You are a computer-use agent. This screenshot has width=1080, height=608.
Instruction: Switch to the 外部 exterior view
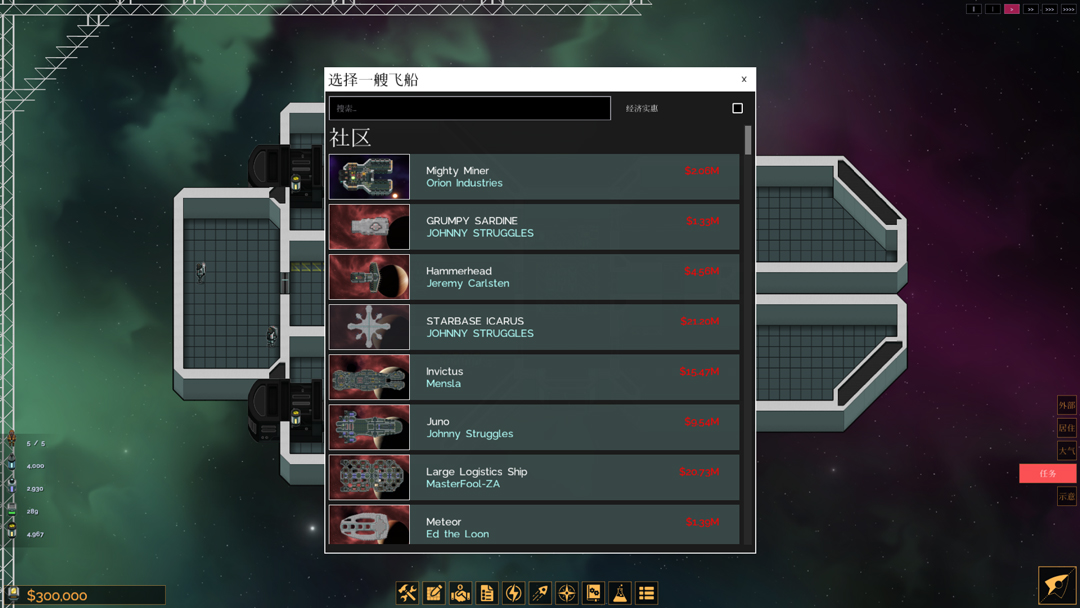(x=1067, y=405)
